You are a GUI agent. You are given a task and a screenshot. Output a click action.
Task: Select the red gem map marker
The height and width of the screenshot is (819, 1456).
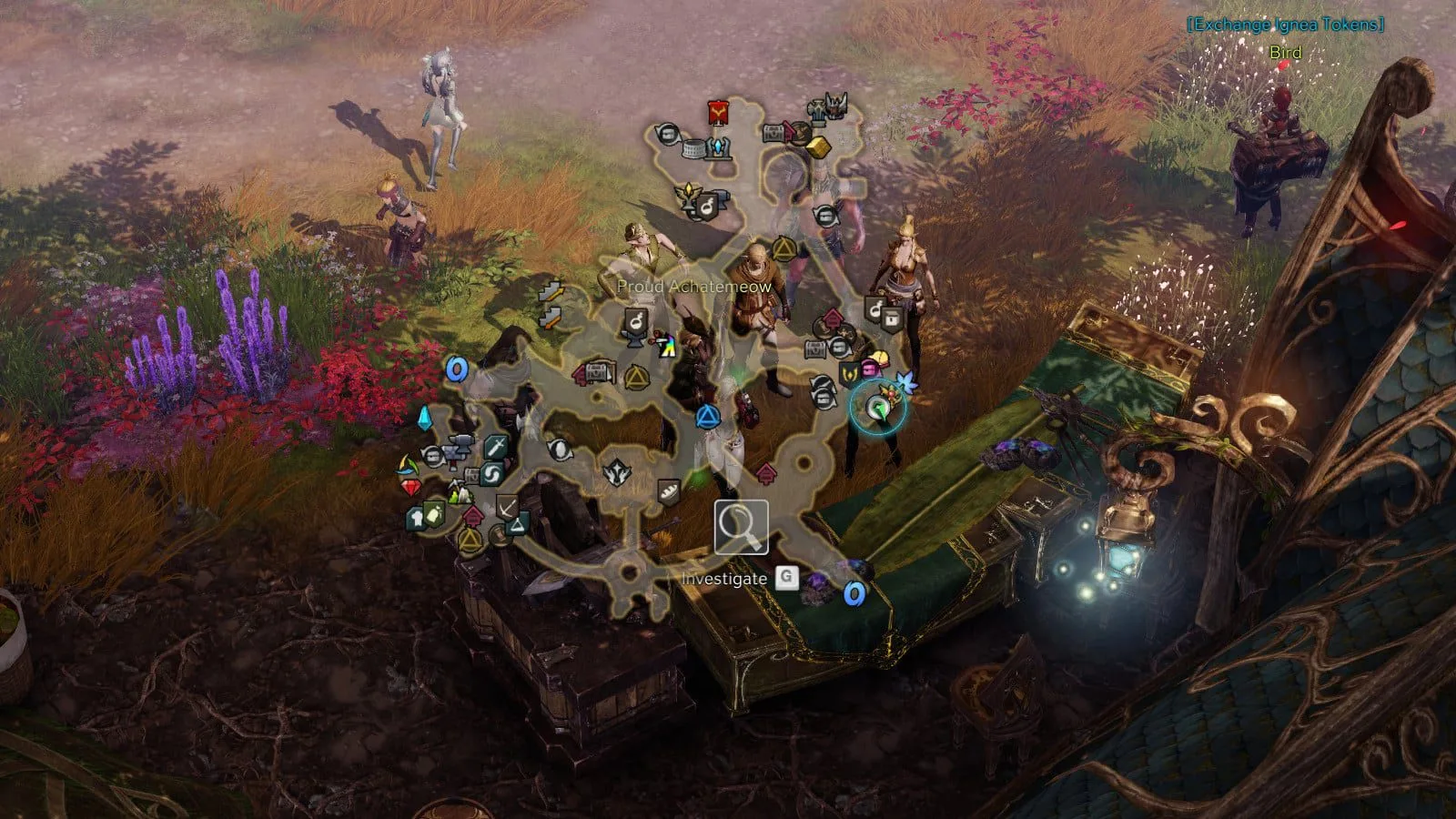pos(412,488)
